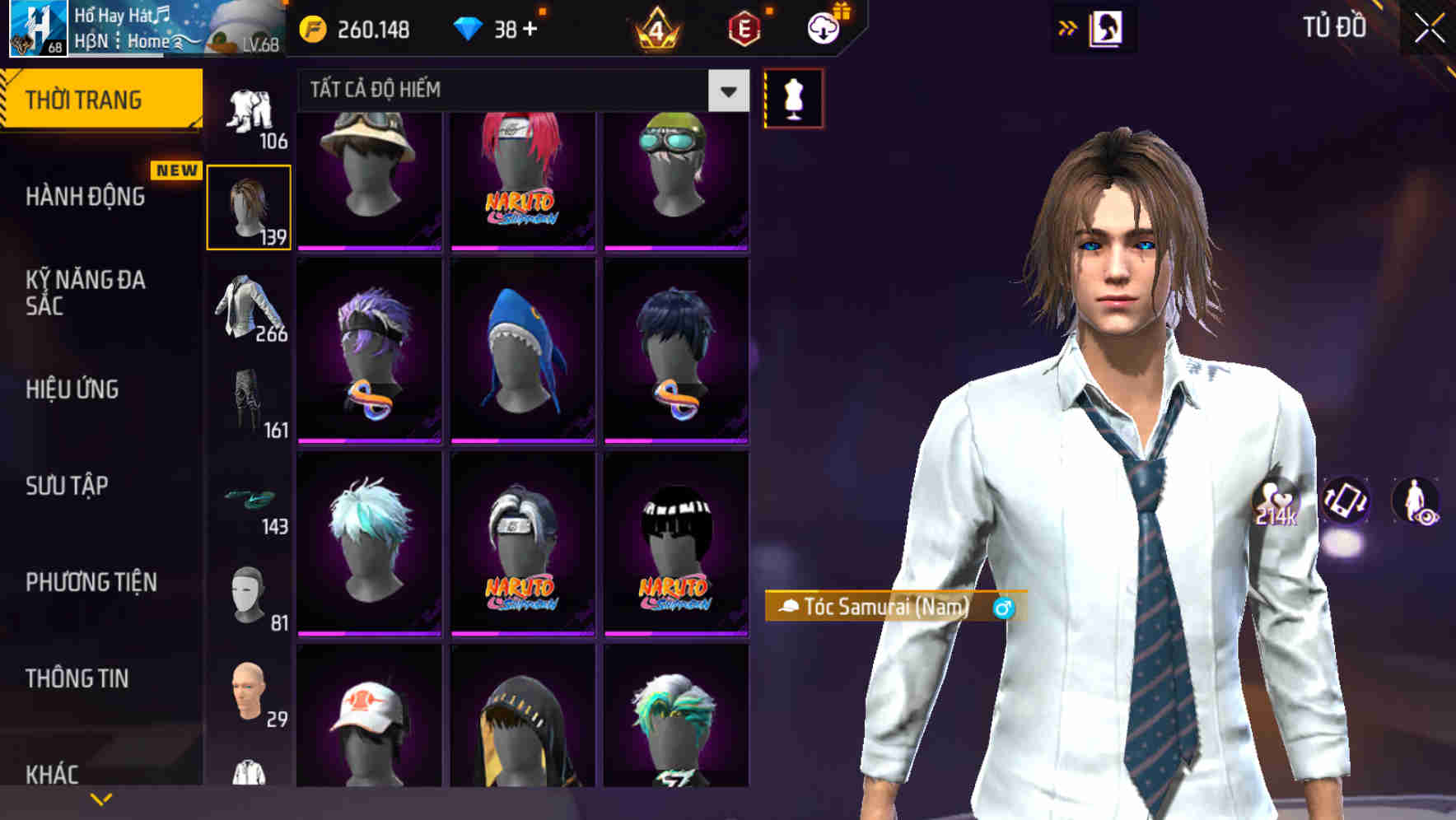Click the double-arrow expander near the wardrobe preview icon
The image size is (1456, 820).
point(1069,27)
